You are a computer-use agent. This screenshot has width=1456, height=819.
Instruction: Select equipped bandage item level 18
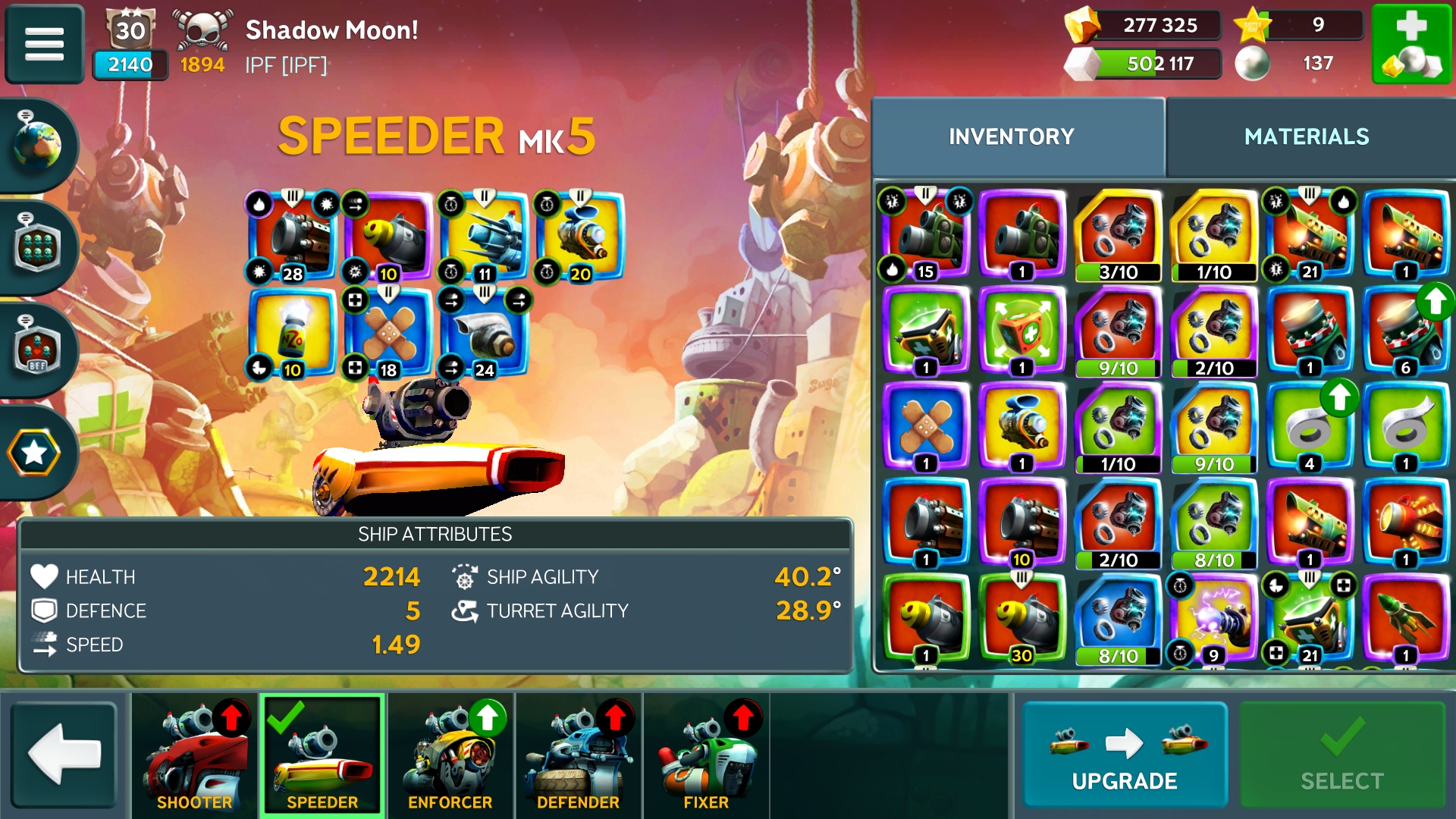tap(388, 332)
